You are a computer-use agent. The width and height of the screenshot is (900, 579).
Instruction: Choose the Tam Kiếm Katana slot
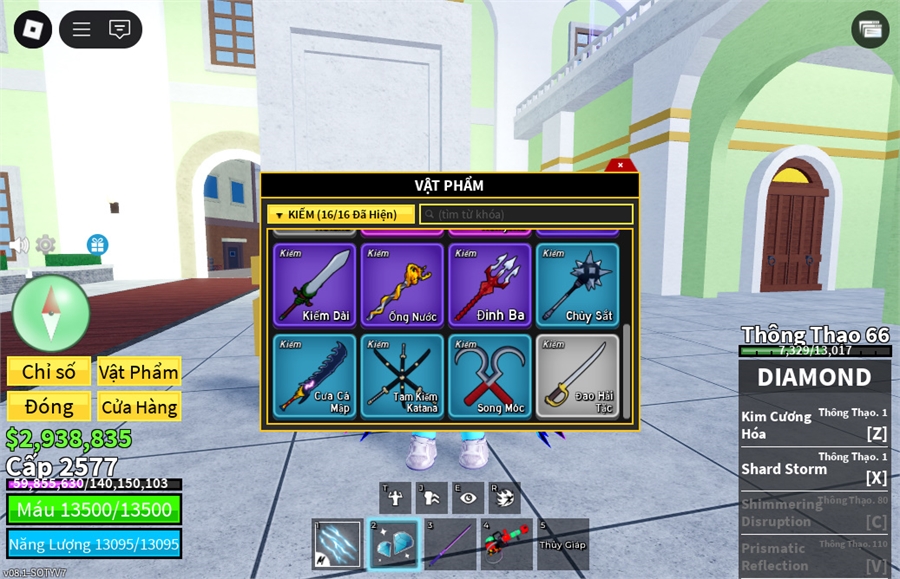click(402, 375)
